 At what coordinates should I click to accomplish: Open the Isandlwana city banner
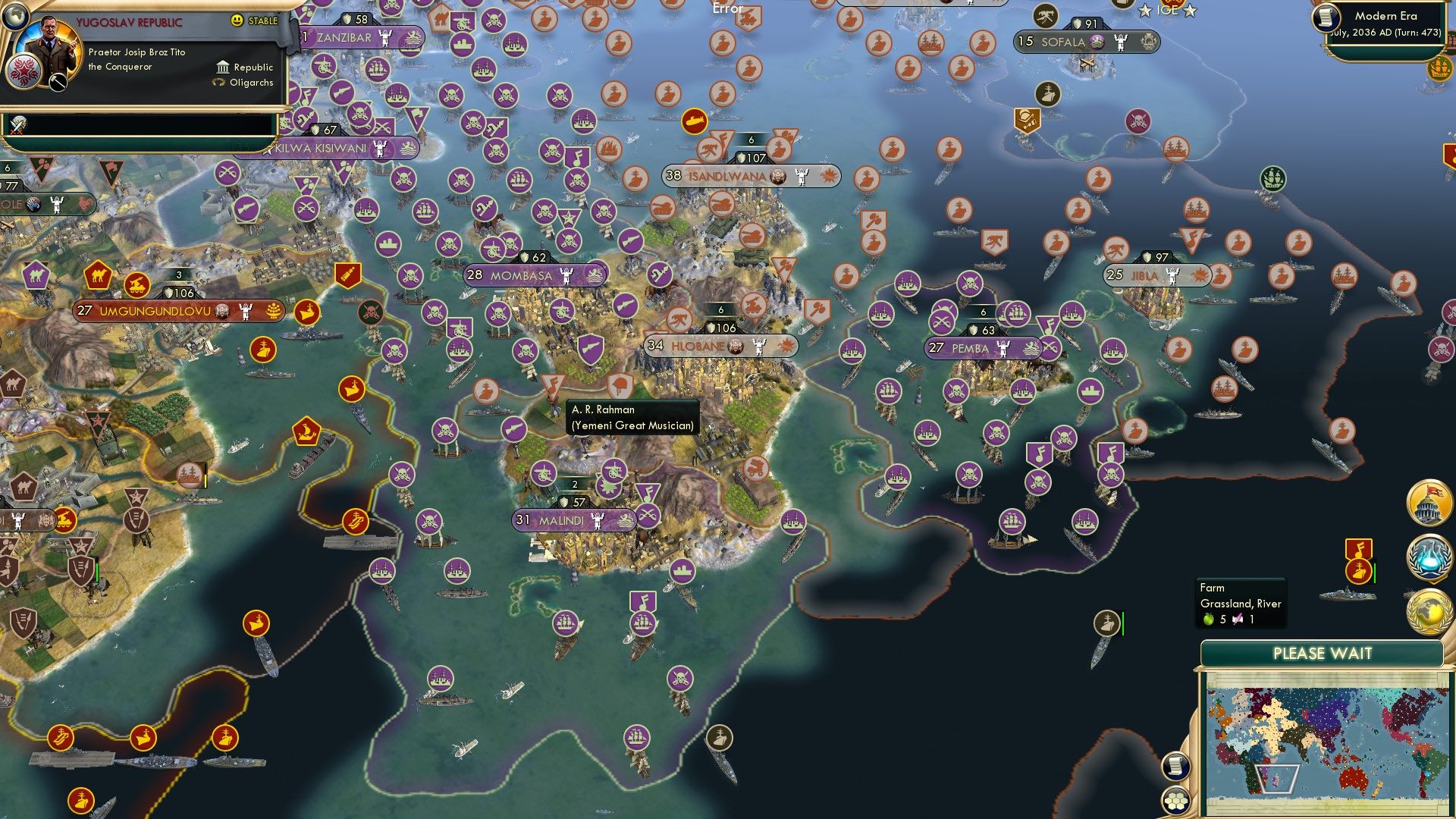click(726, 176)
